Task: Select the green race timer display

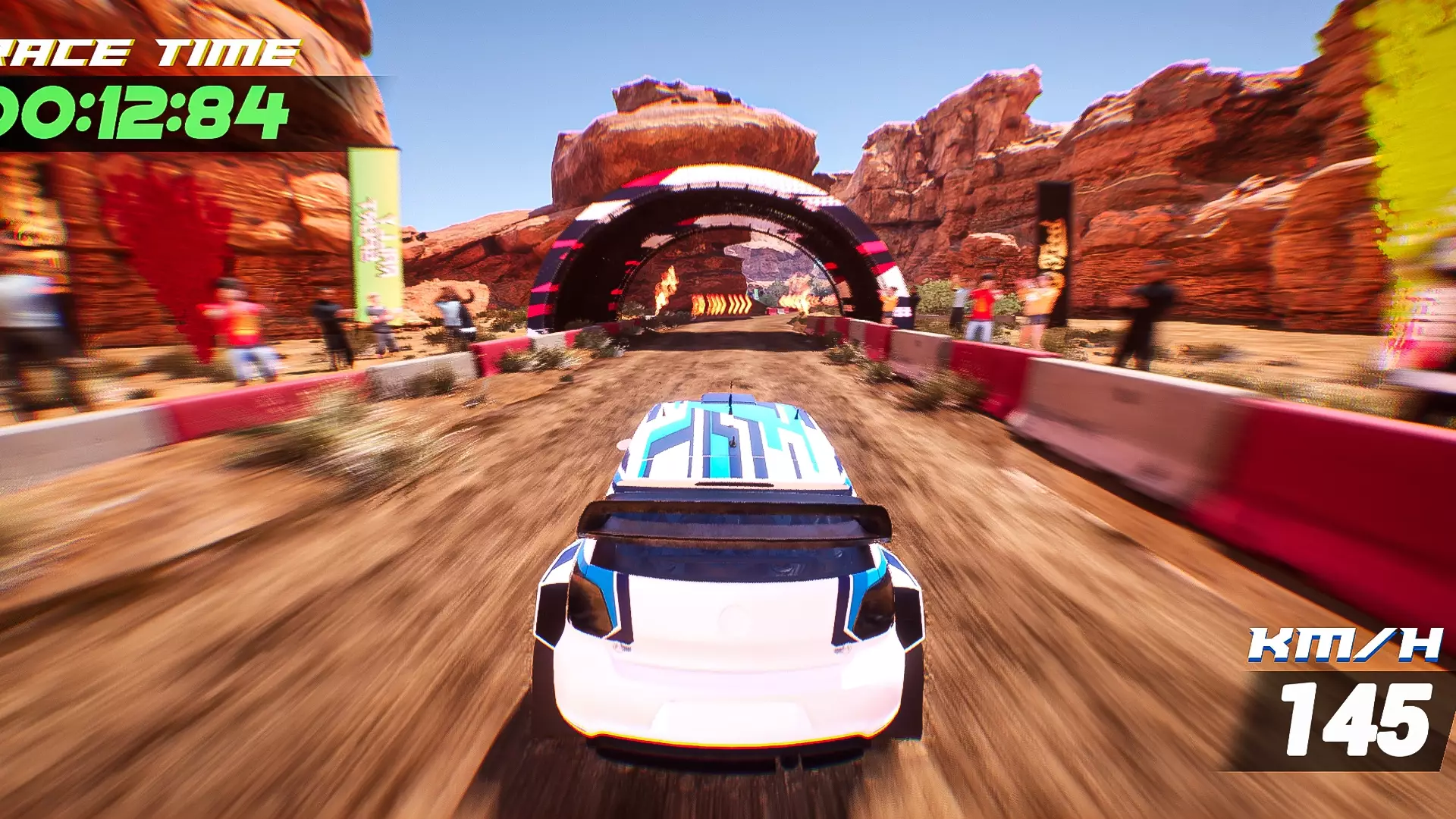Action: tap(144, 114)
